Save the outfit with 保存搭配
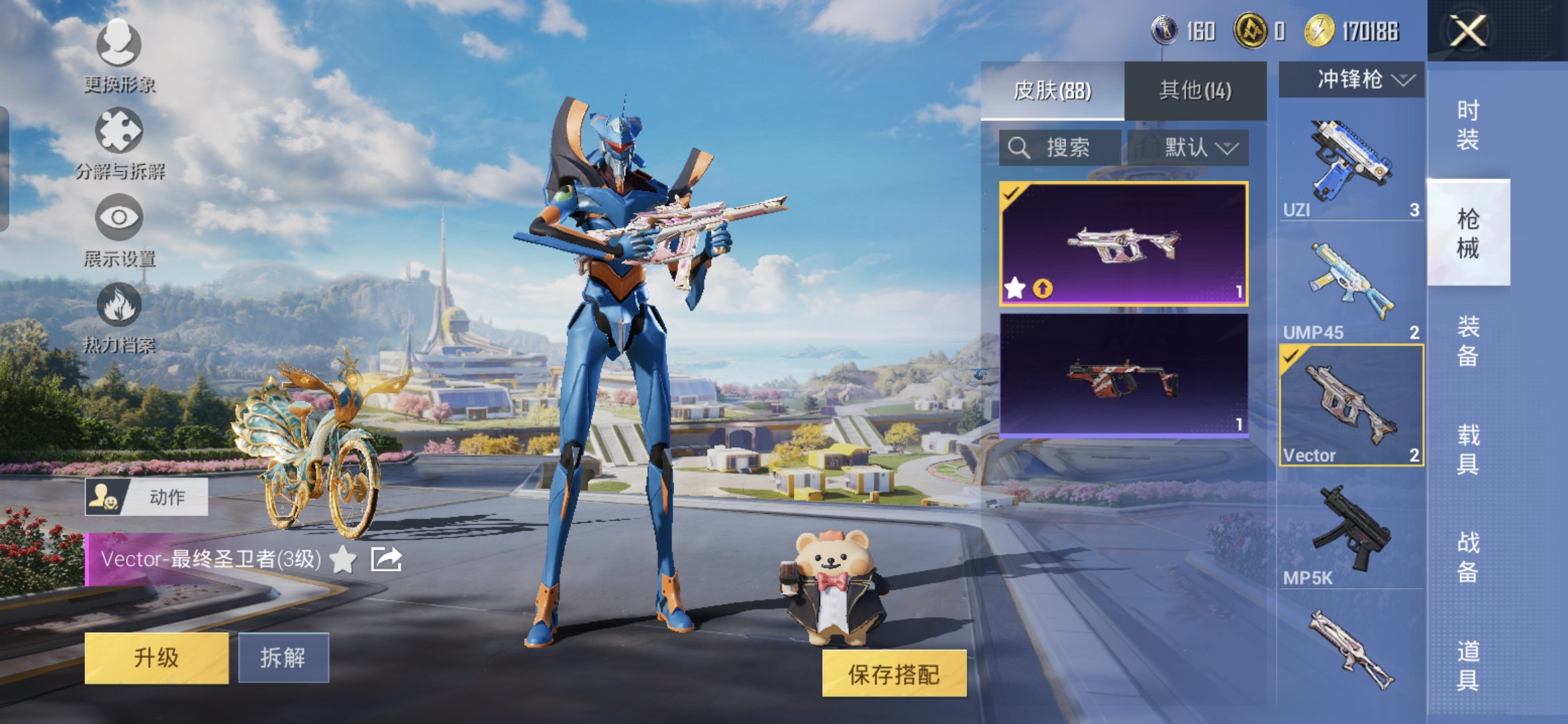1568x724 pixels. point(894,674)
